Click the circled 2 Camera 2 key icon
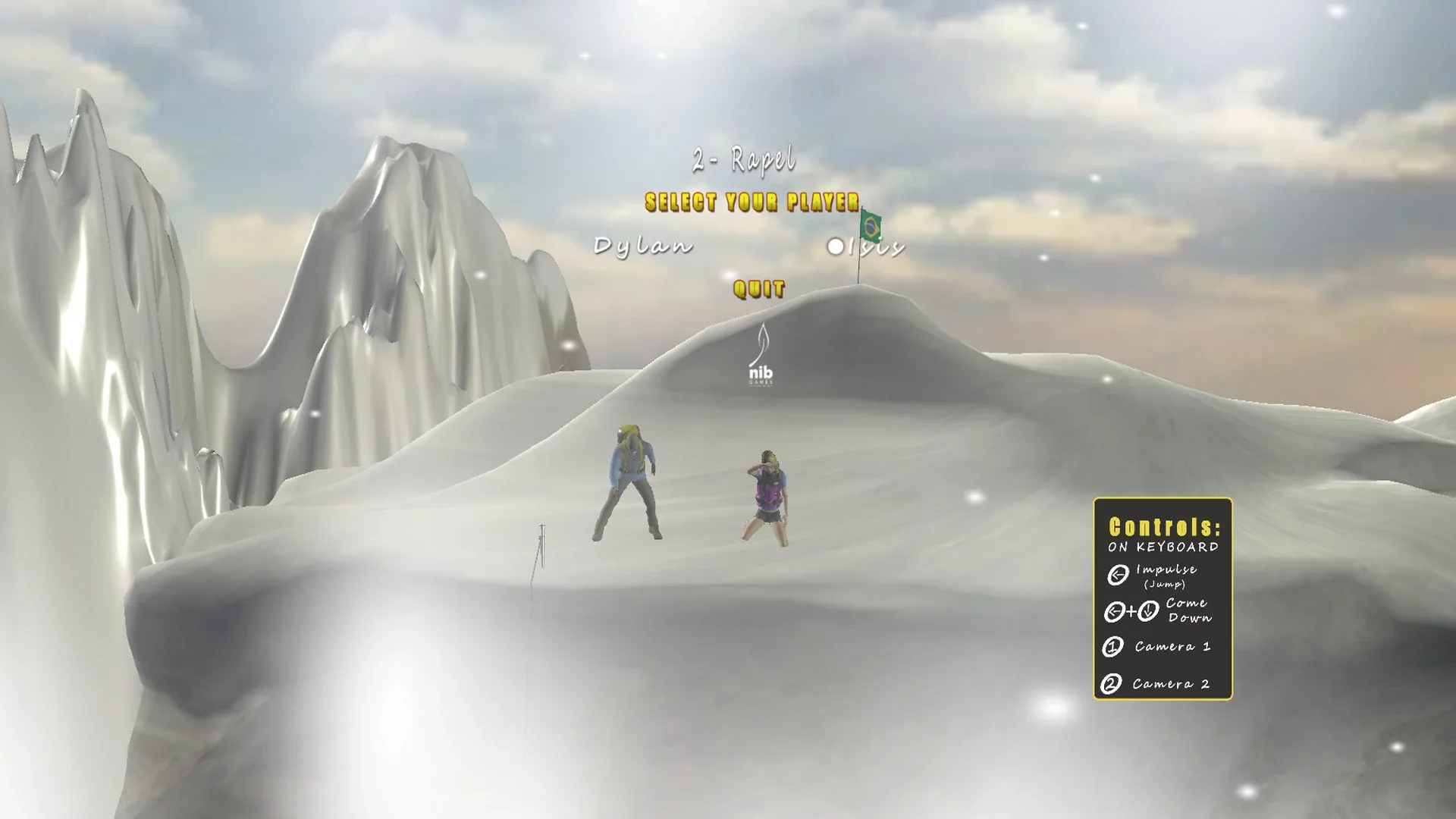The image size is (1456, 819). point(1111,685)
